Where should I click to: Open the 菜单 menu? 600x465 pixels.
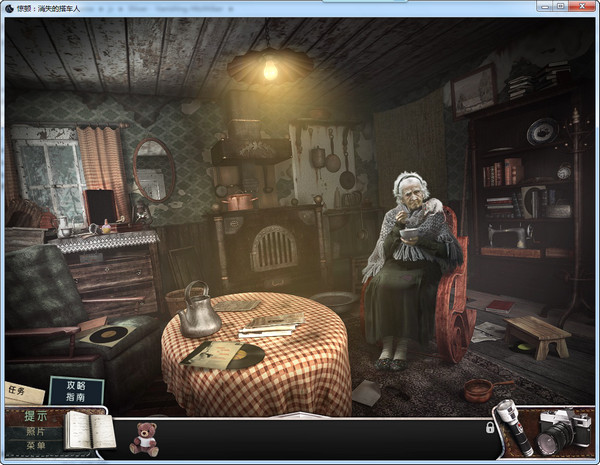tap(35, 446)
